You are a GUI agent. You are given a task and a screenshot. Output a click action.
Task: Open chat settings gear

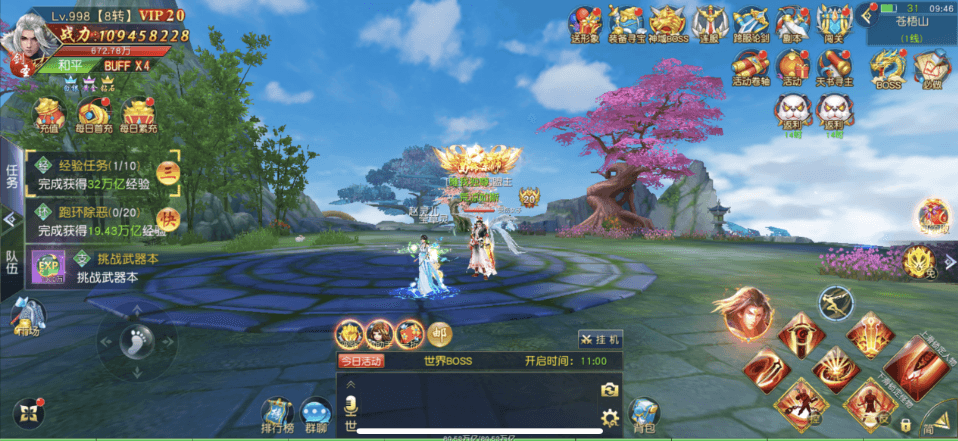click(x=609, y=417)
